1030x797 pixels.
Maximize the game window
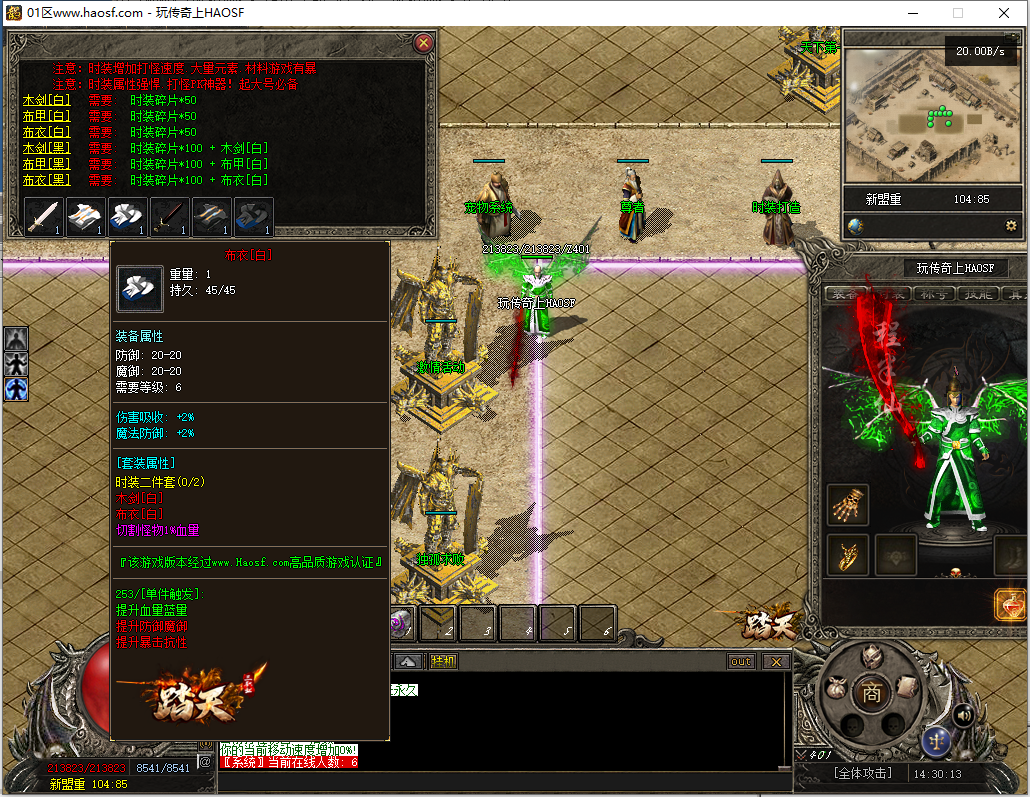958,13
